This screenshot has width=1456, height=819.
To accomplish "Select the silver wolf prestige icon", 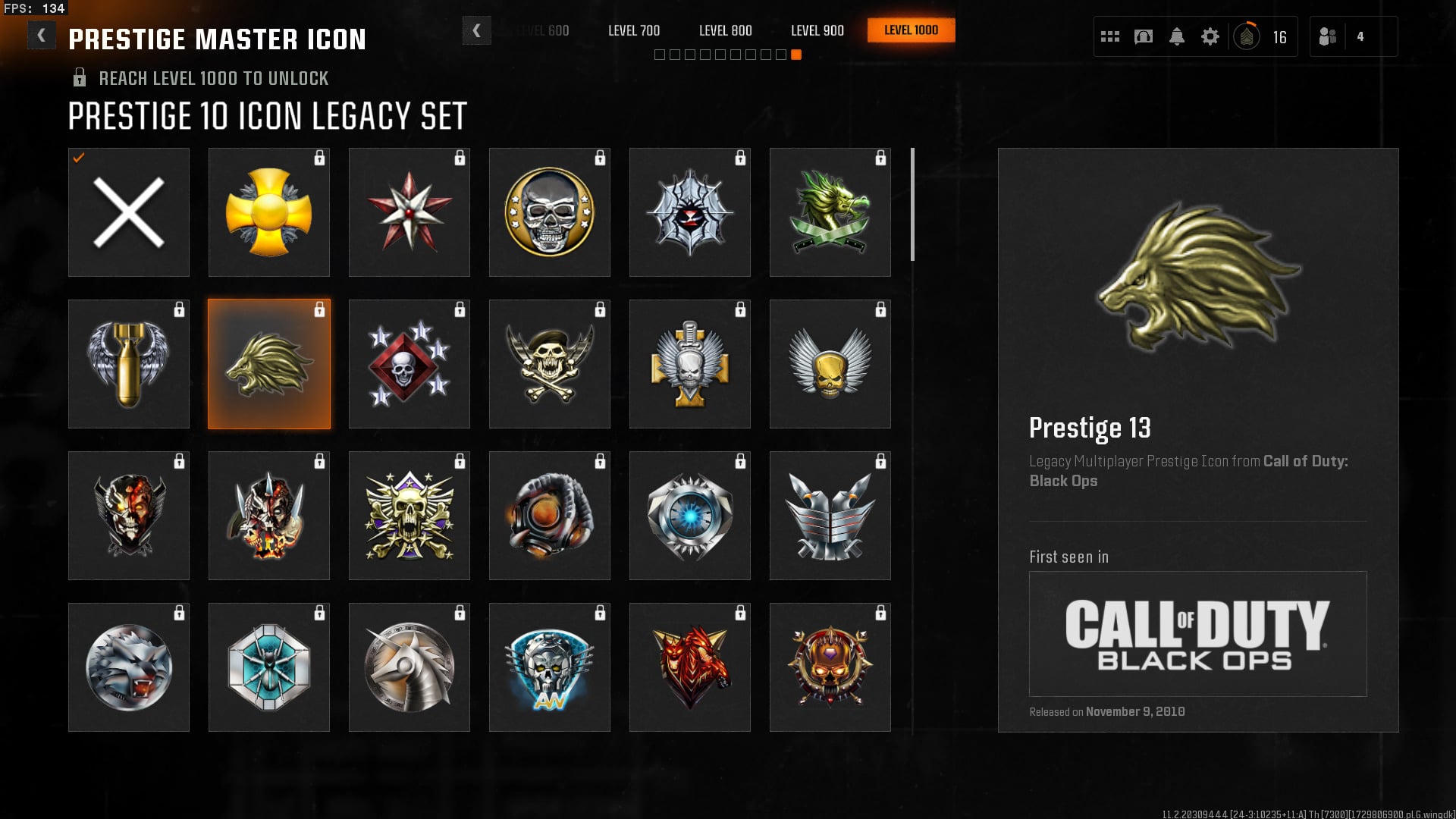I will click(129, 667).
